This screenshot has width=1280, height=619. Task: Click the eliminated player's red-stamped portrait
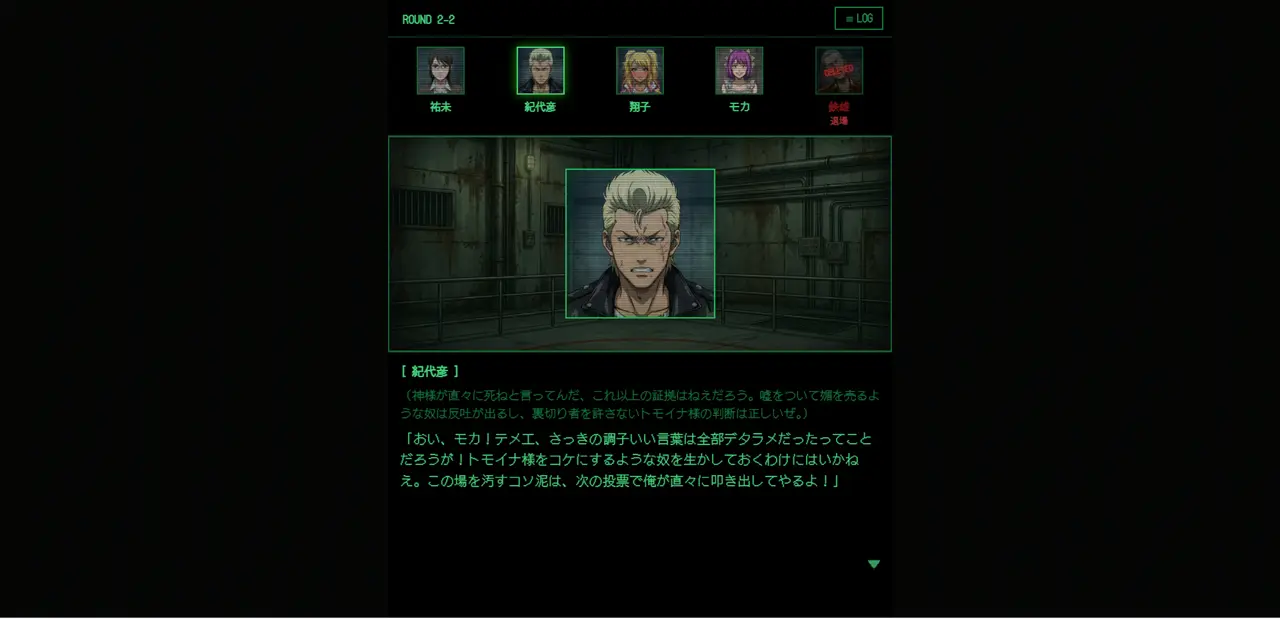click(x=839, y=71)
